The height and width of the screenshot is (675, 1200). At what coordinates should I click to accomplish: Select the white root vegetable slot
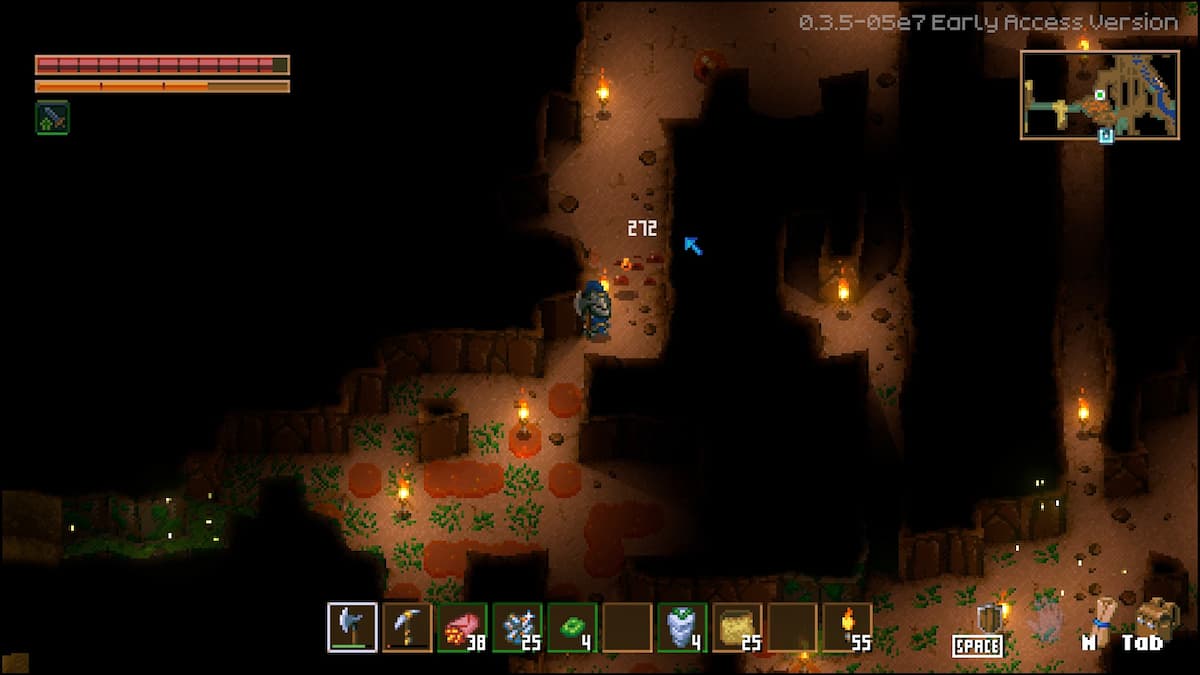(682, 627)
